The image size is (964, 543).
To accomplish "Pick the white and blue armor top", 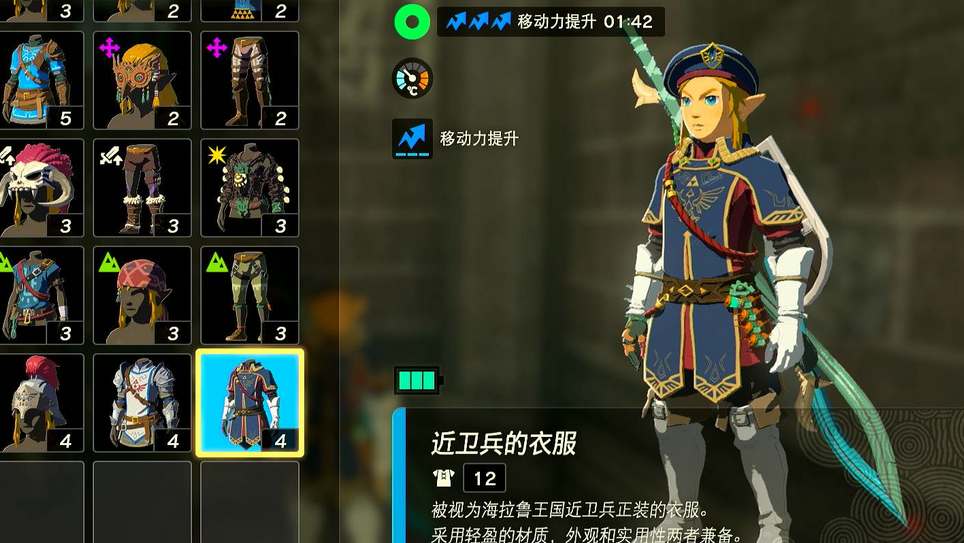I will (142, 403).
